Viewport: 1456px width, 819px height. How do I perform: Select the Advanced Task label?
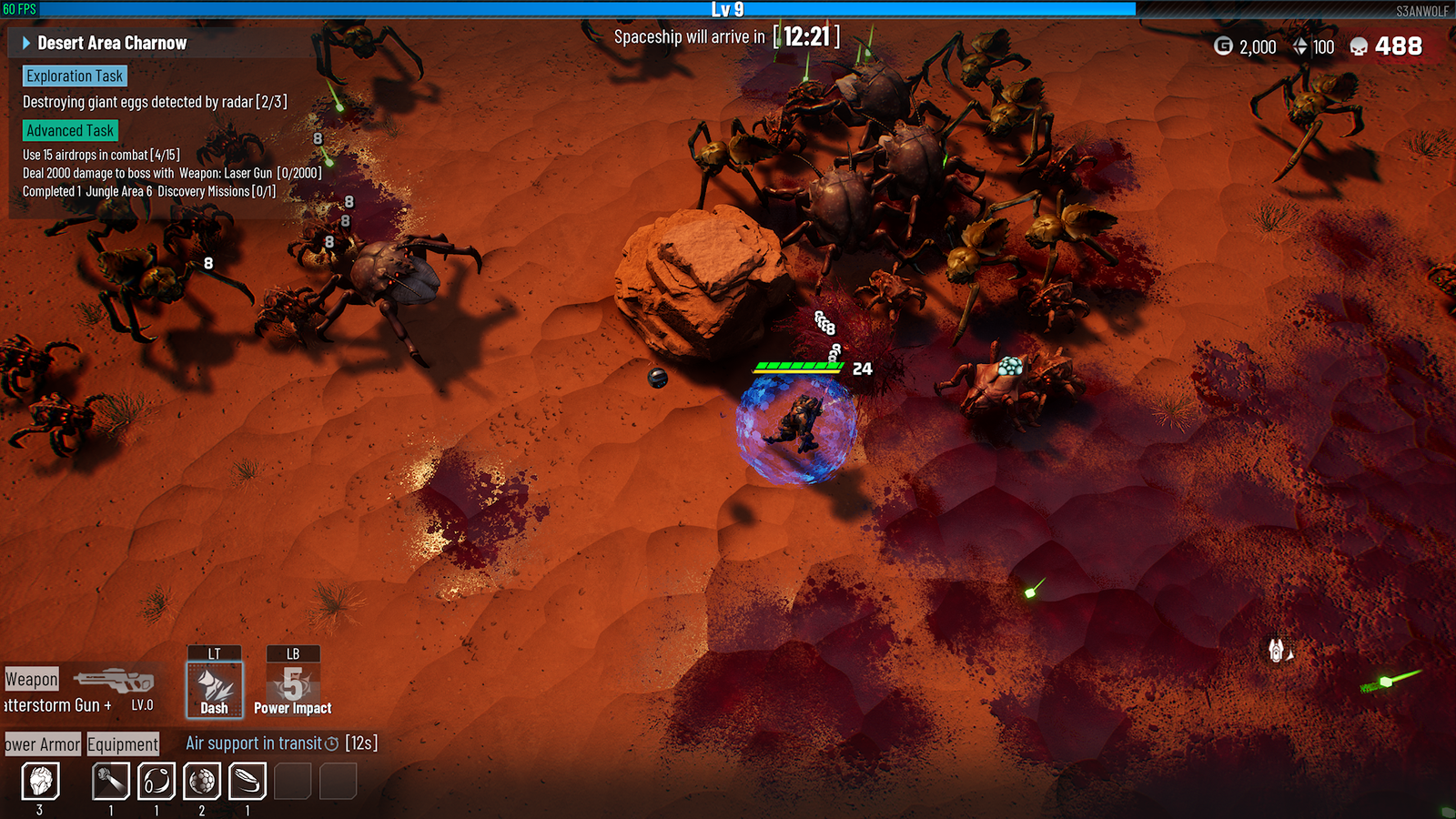(70, 131)
